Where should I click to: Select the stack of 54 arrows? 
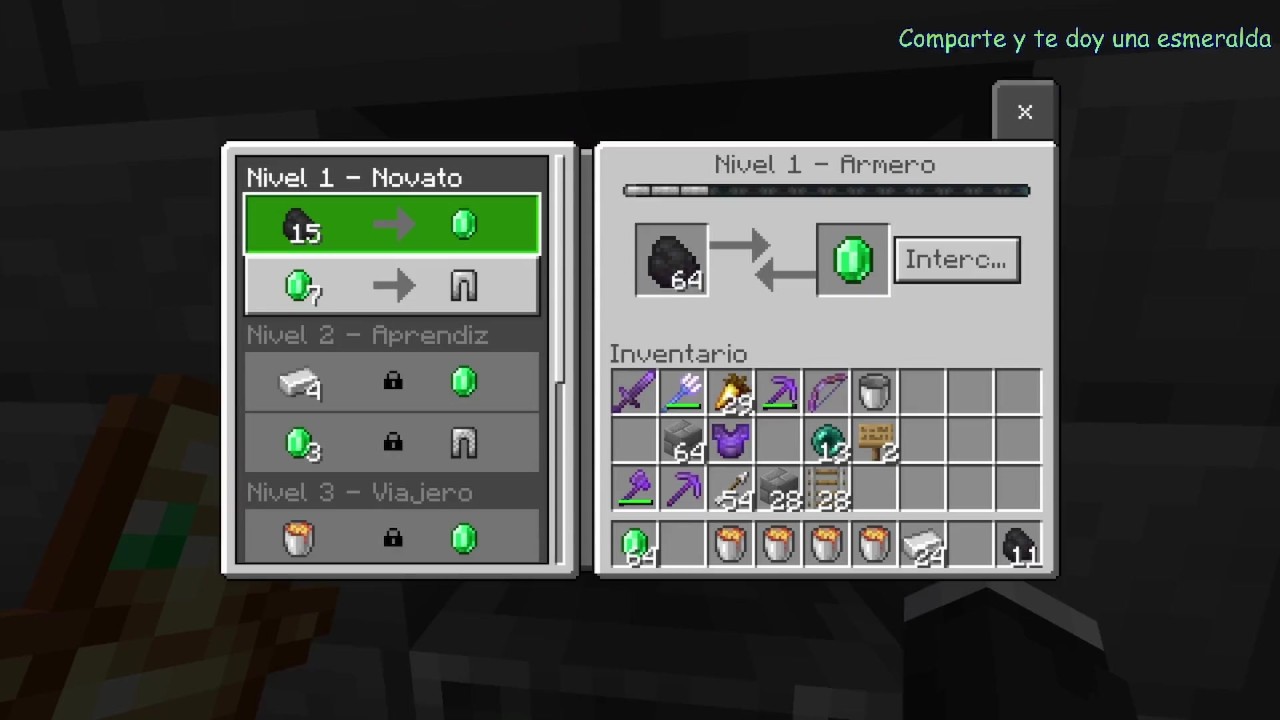click(x=731, y=489)
